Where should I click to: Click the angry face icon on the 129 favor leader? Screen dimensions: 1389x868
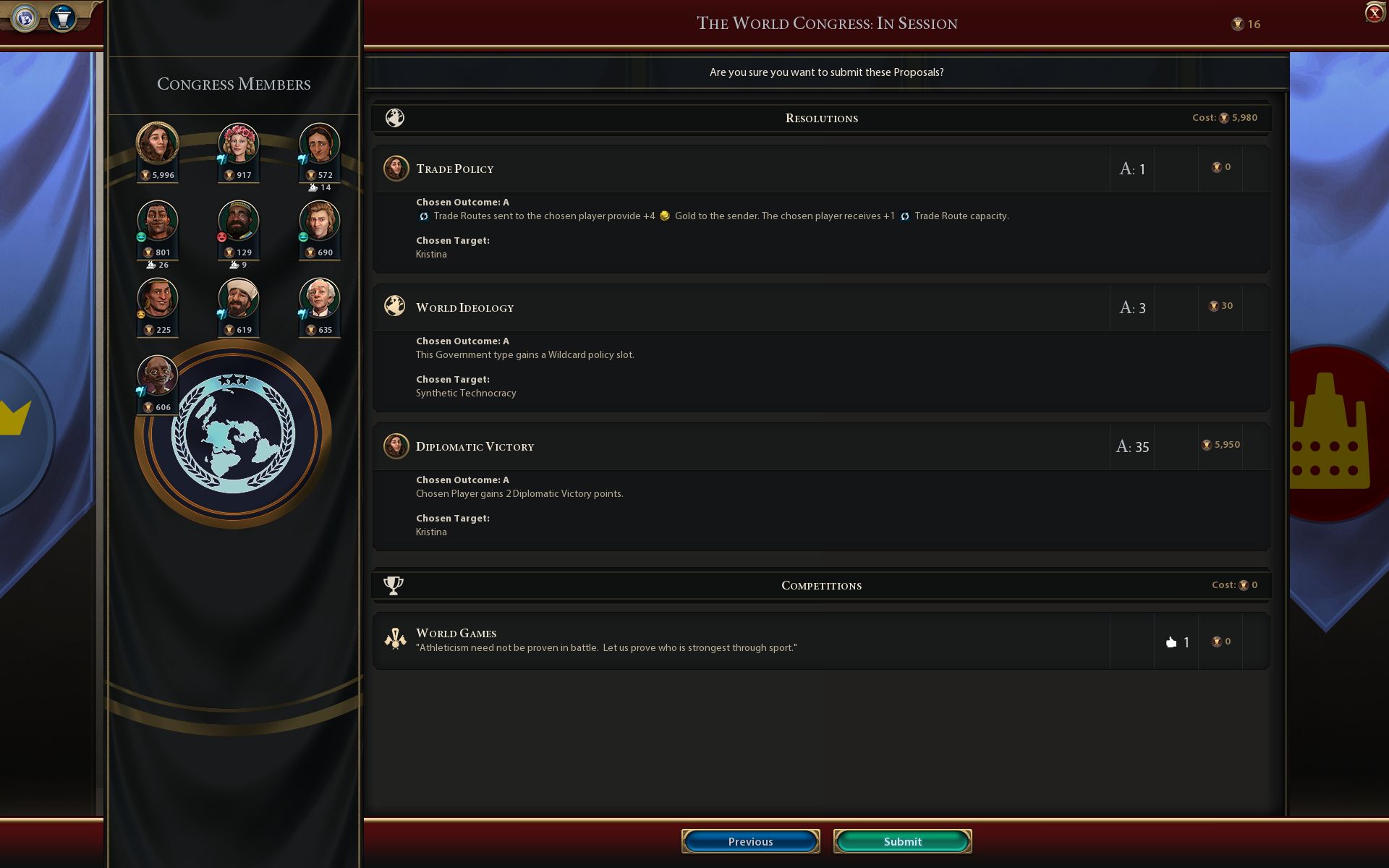[222, 237]
